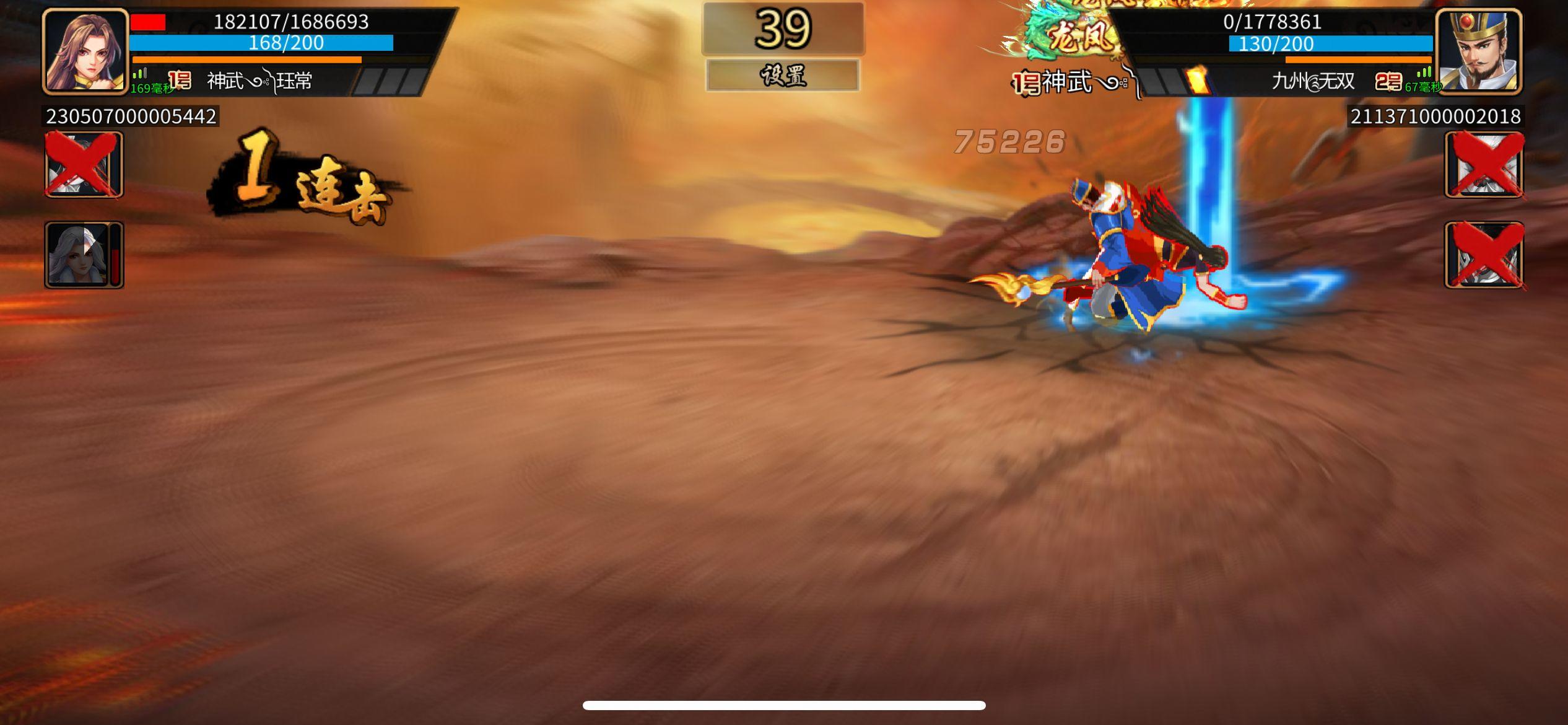Open the left battle ID 230507000005442
This screenshot has width=1568, height=725.
pyautogui.click(x=130, y=115)
